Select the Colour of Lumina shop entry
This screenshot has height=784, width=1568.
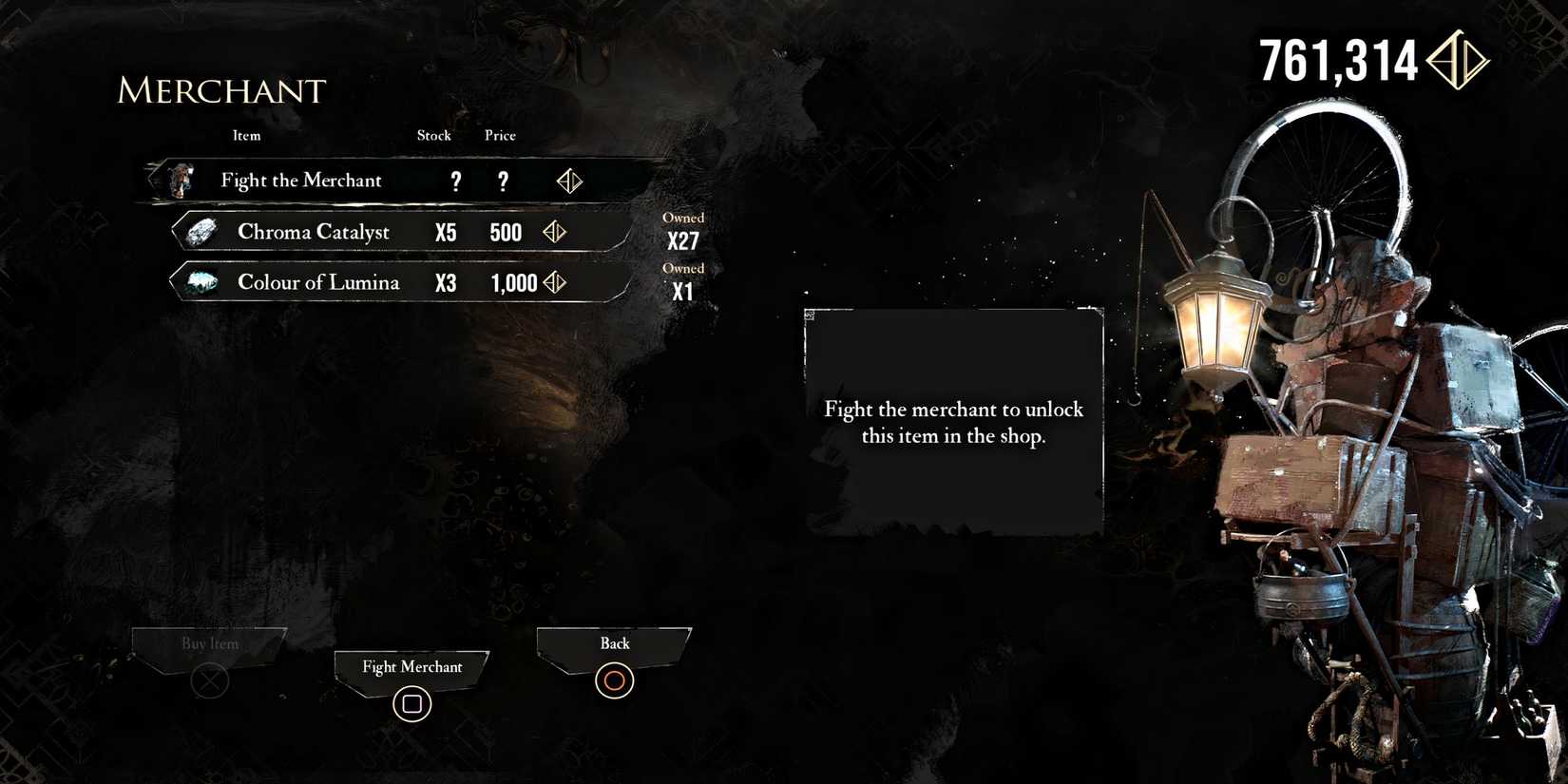380,281
